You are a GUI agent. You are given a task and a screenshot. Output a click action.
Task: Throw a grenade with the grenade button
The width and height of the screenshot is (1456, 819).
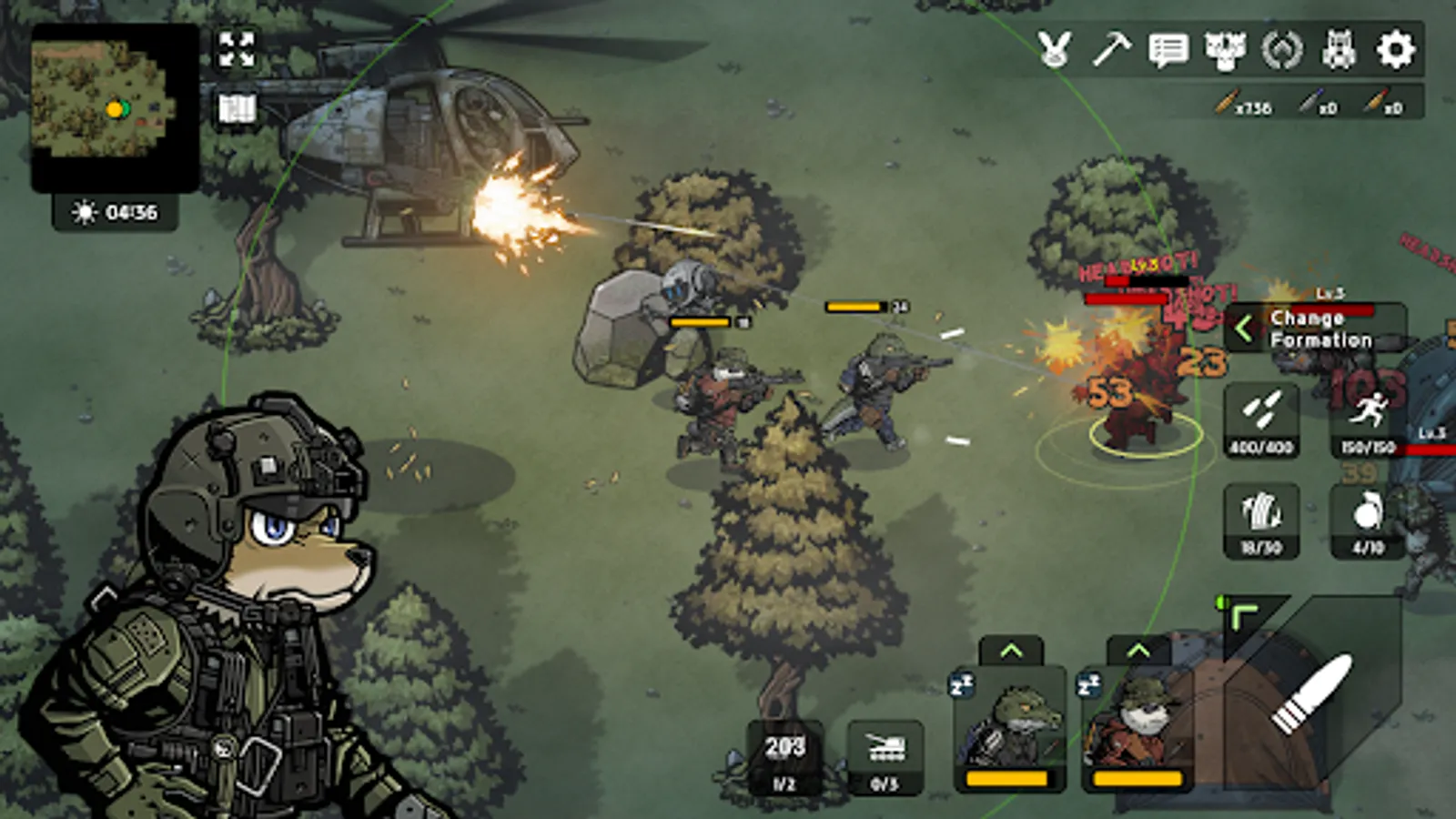tap(1368, 520)
